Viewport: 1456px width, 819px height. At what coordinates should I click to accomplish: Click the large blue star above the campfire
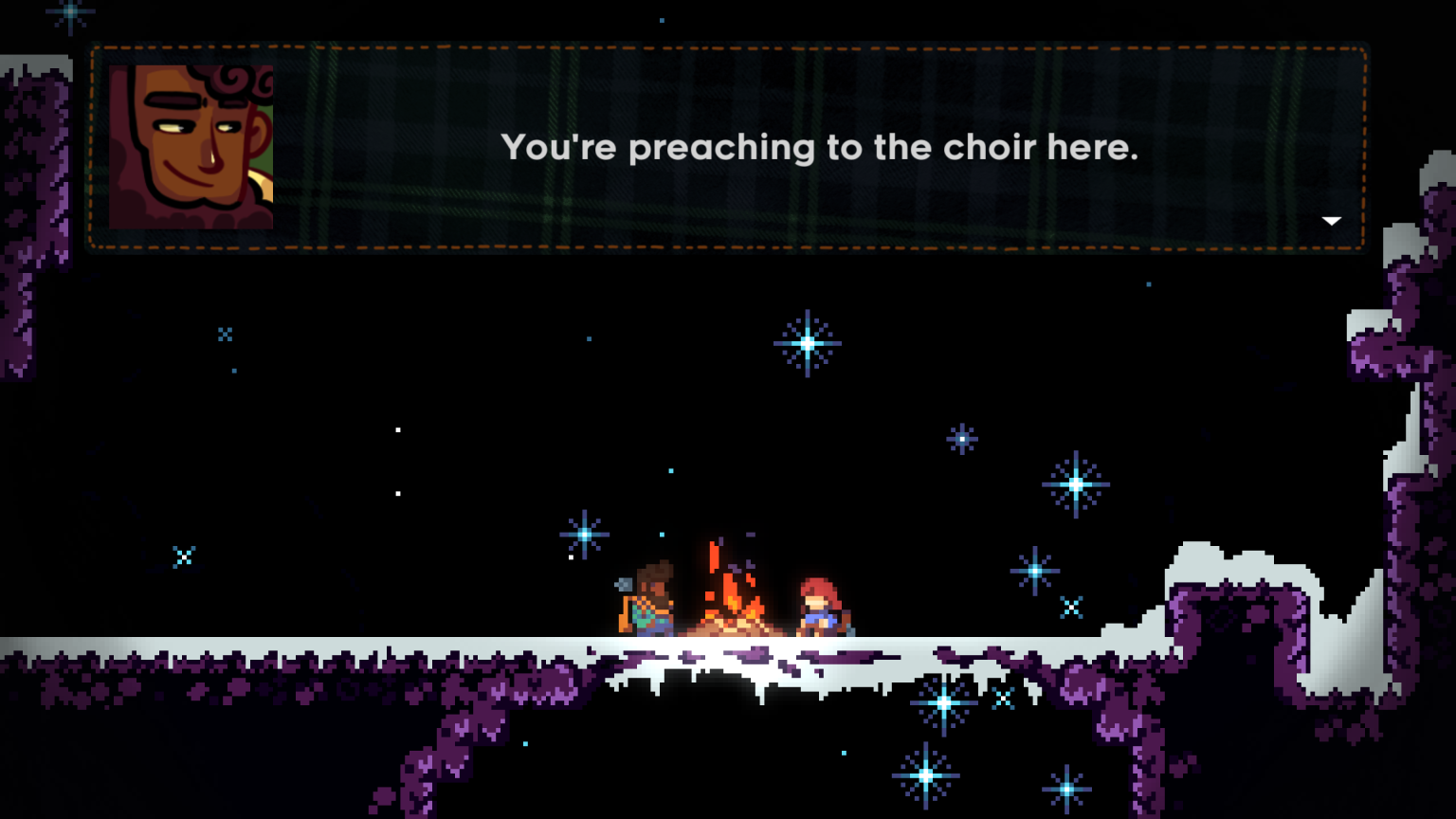[805, 343]
